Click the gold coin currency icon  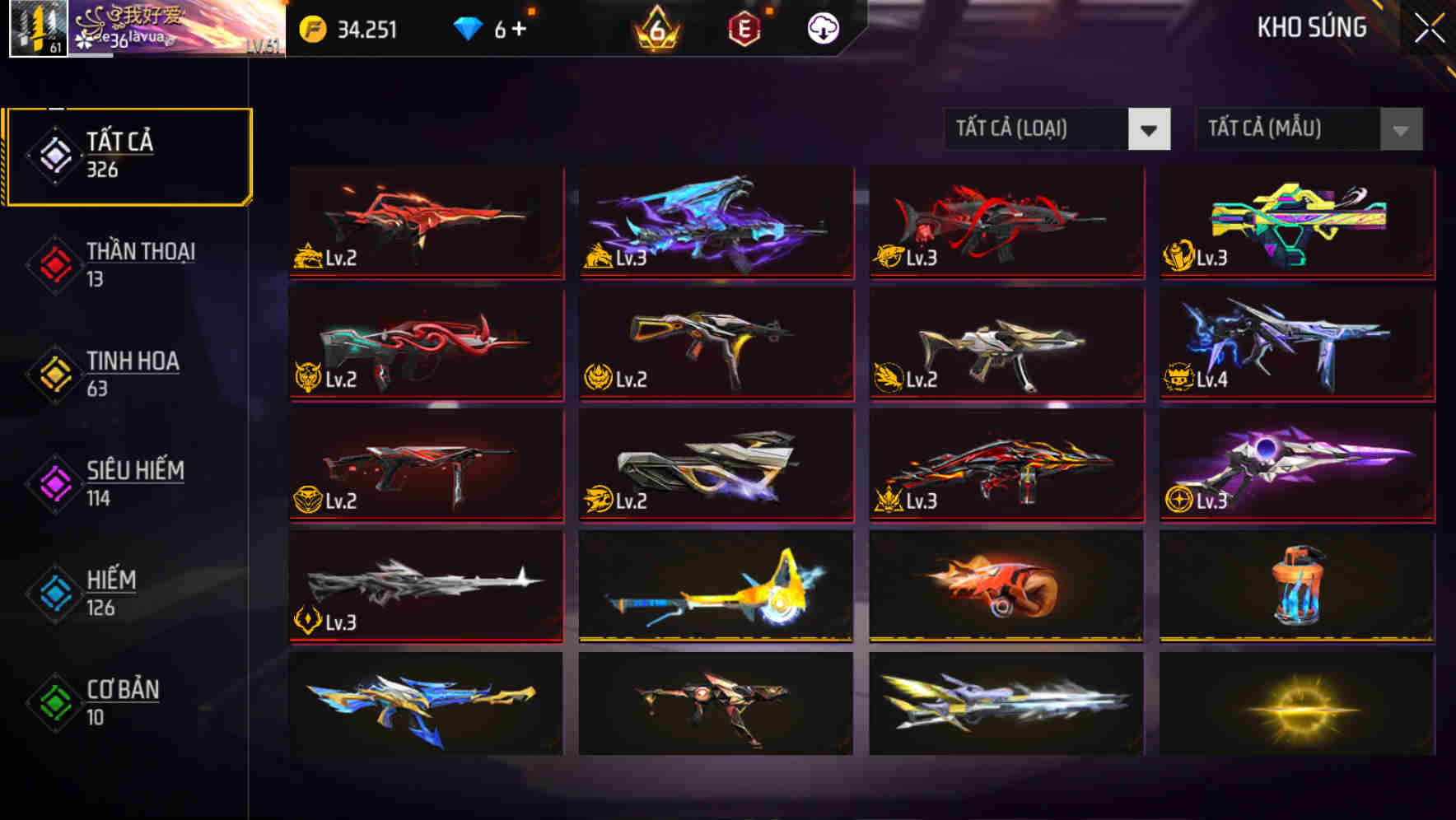[x=313, y=29]
